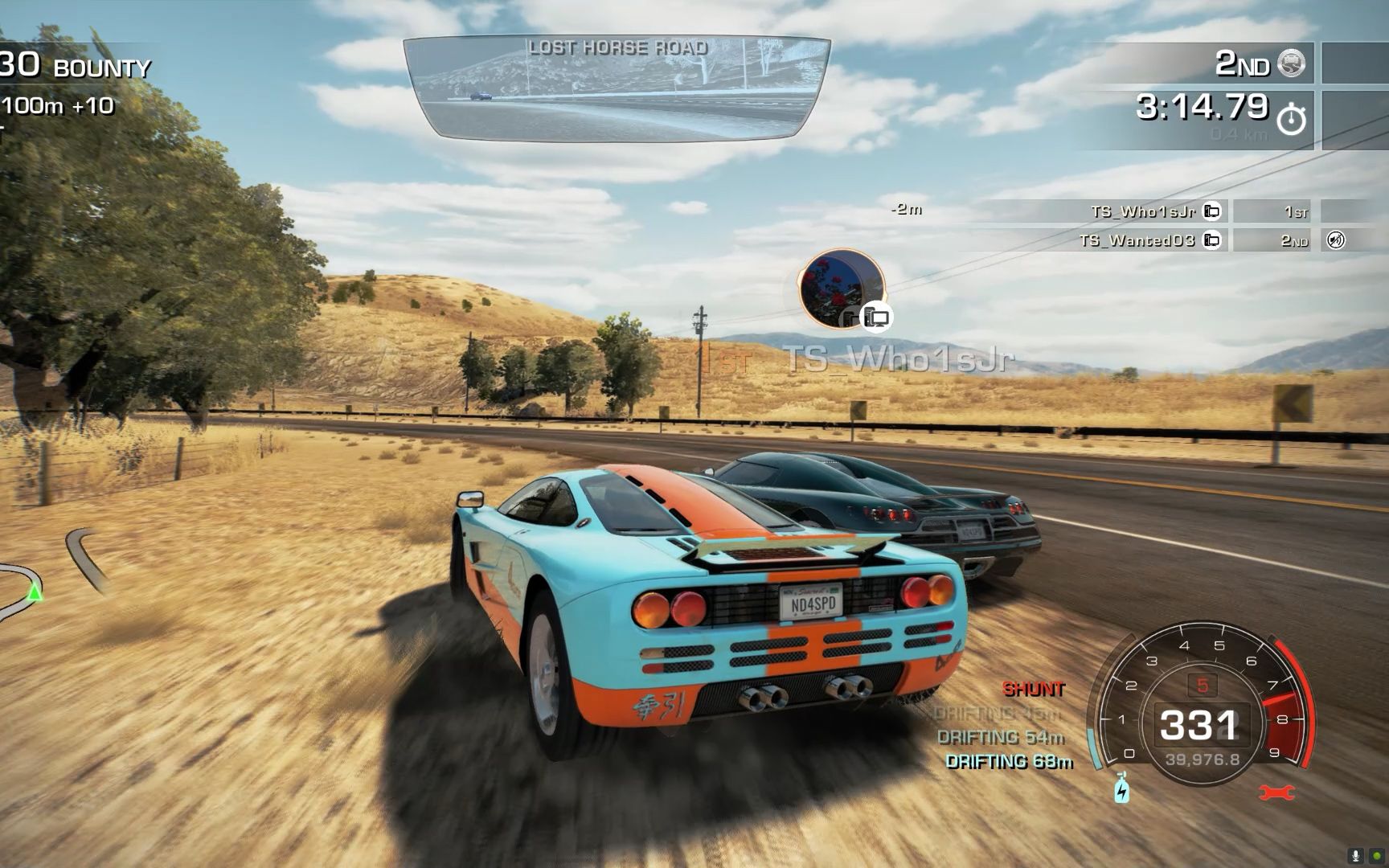Viewport: 1389px width, 868px height.
Task: Click the round position badge next to 2ND
Action: [x=1292, y=63]
